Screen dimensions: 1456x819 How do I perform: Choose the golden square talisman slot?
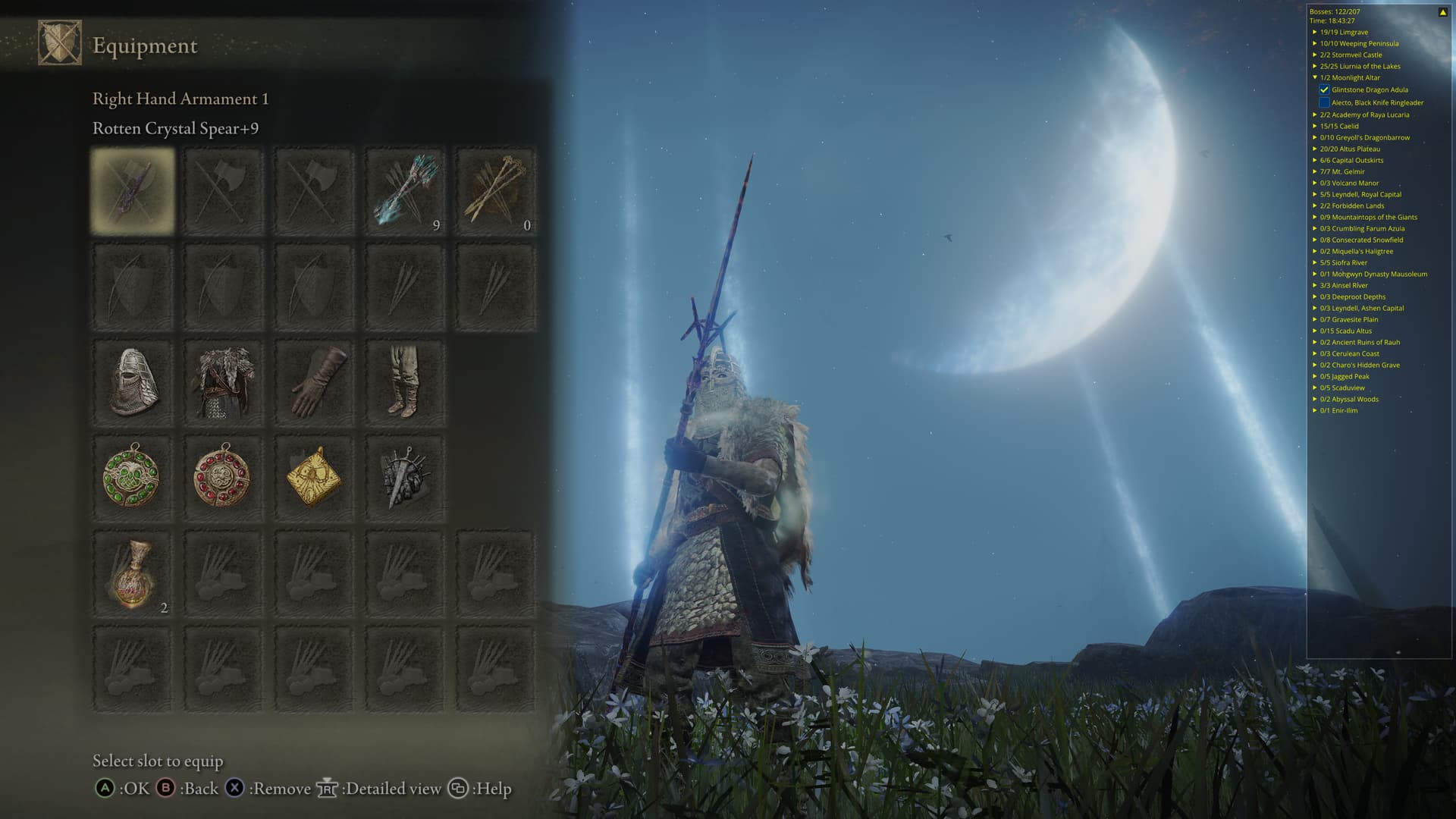(x=314, y=477)
